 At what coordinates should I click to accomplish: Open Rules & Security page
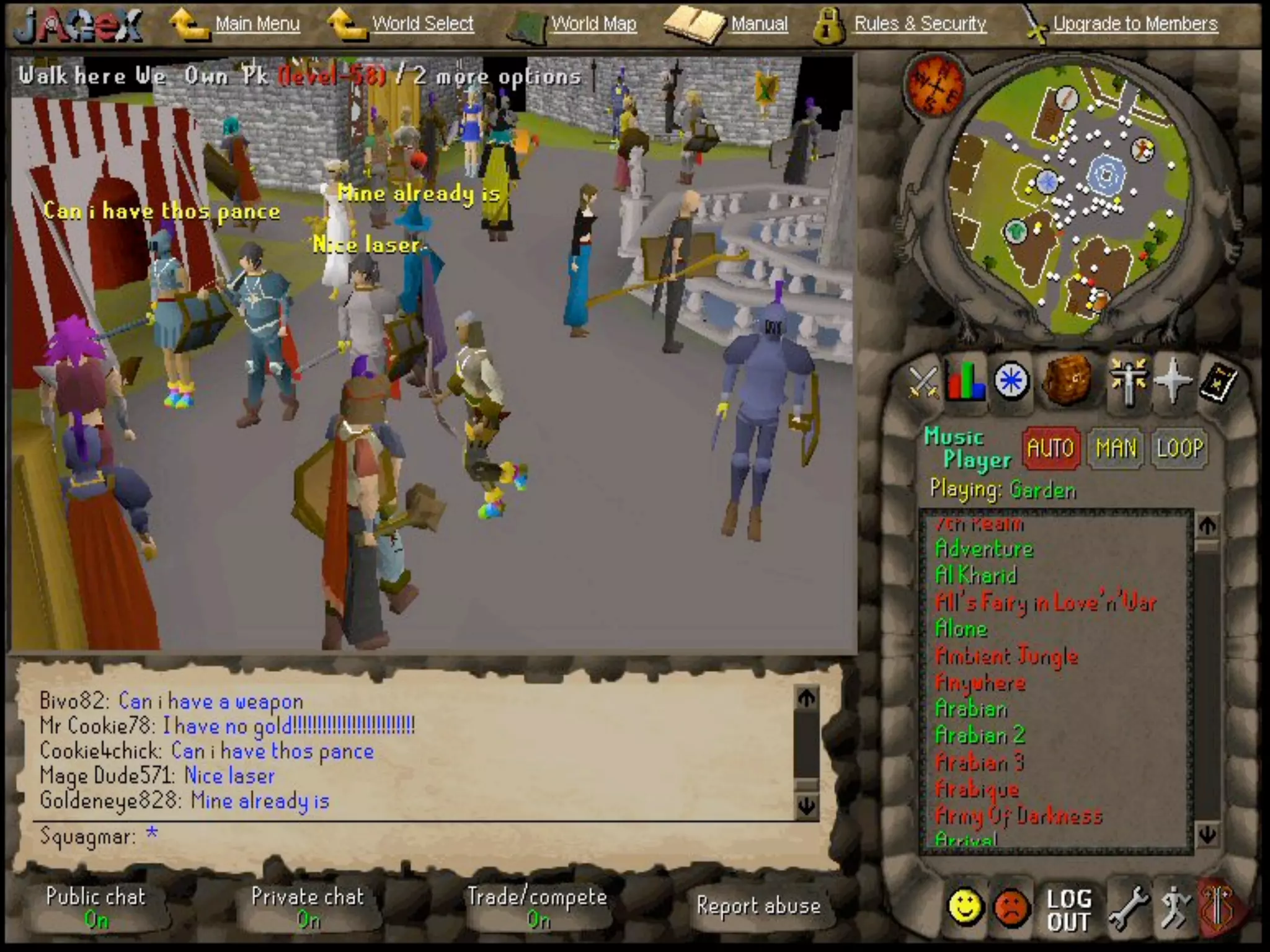pyautogui.click(x=920, y=24)
